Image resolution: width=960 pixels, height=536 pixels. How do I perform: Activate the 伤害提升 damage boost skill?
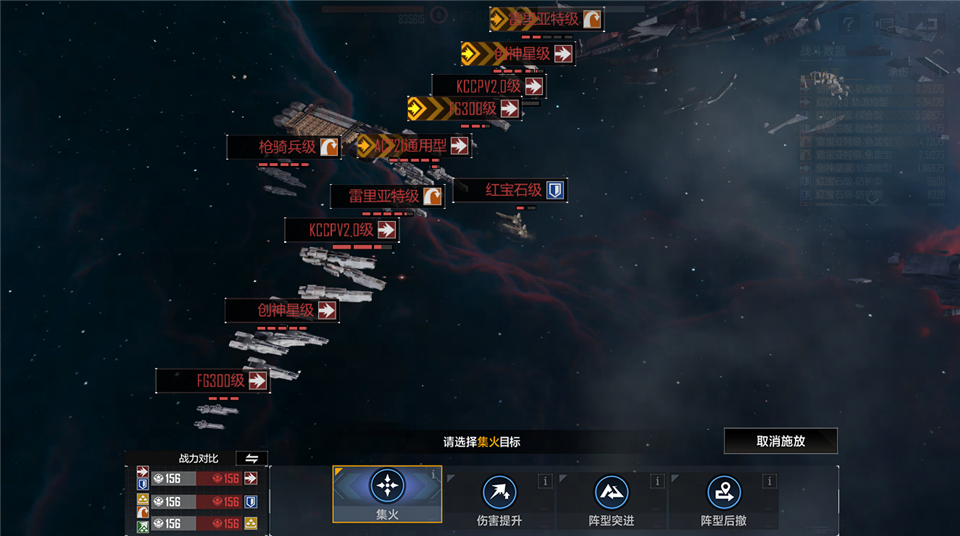coord(499,497)
